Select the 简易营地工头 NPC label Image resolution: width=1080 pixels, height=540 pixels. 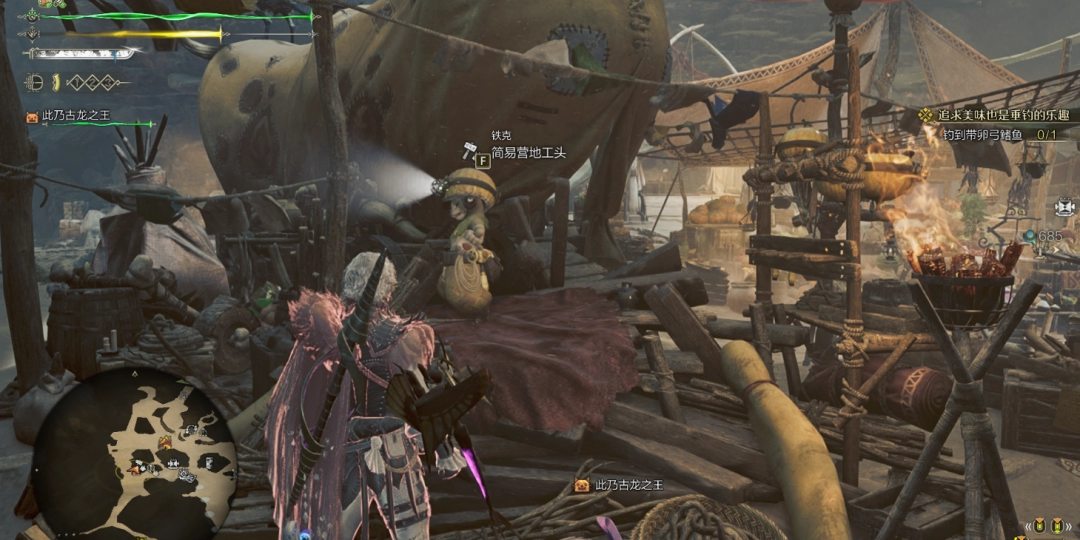click(528, 153)
